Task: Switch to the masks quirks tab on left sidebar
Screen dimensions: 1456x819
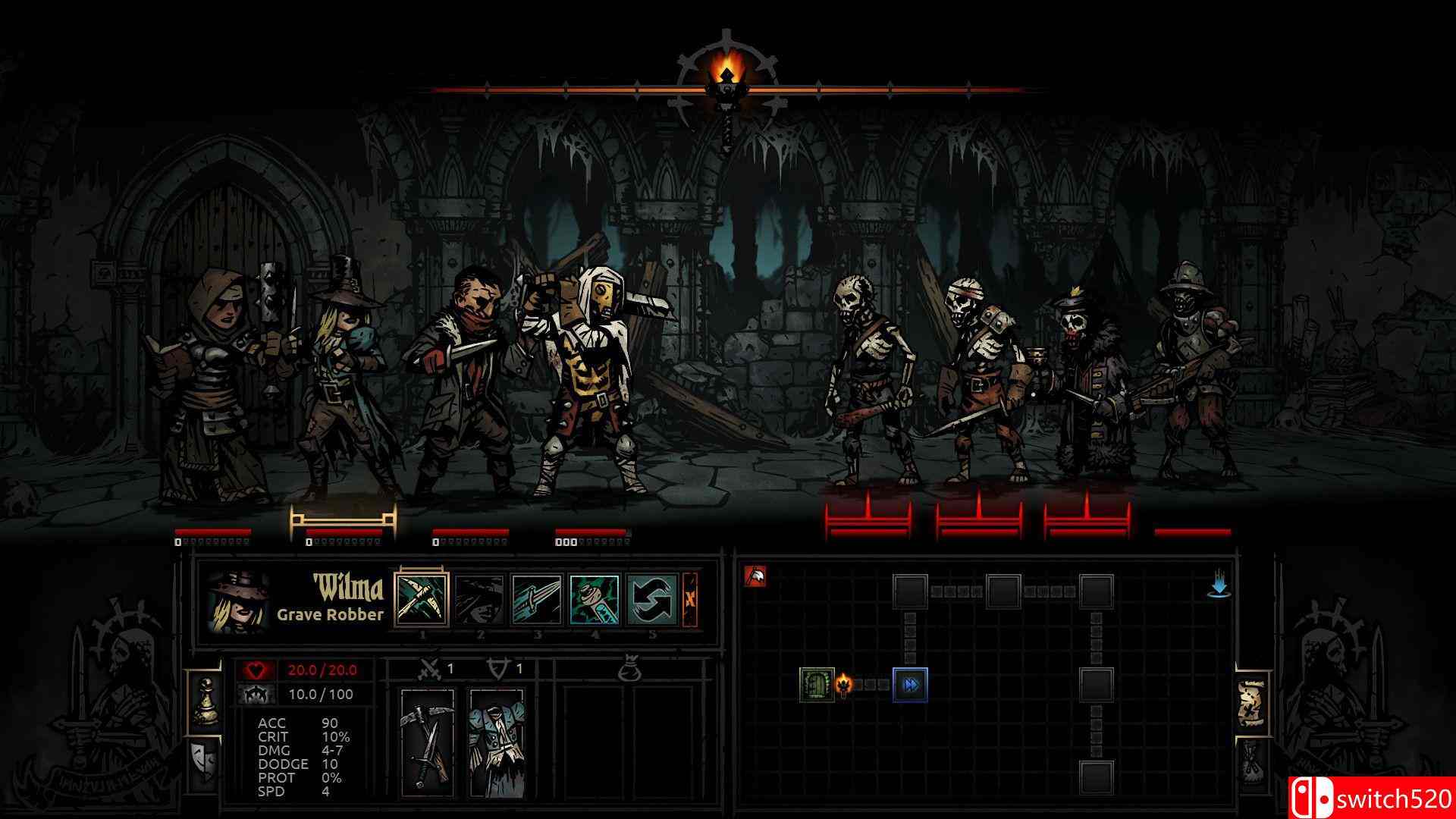Action: 203,760
